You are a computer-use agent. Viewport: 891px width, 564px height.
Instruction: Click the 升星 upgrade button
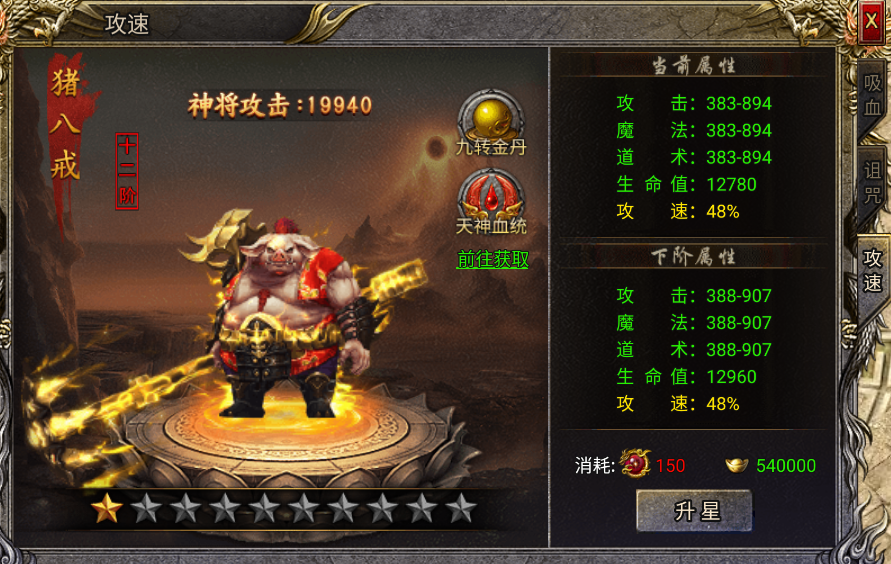click(x=693, y=511)
